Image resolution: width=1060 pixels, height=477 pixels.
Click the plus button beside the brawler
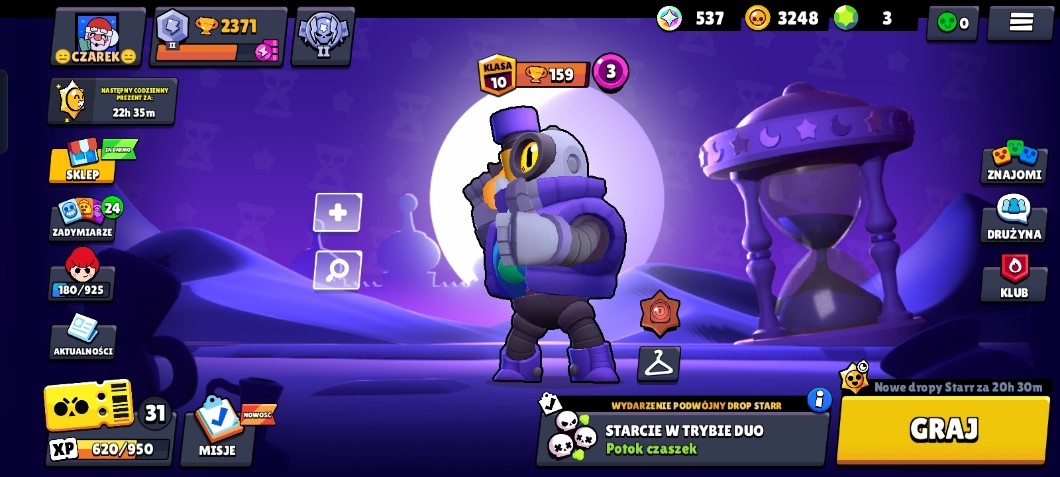tap(338, 212)
